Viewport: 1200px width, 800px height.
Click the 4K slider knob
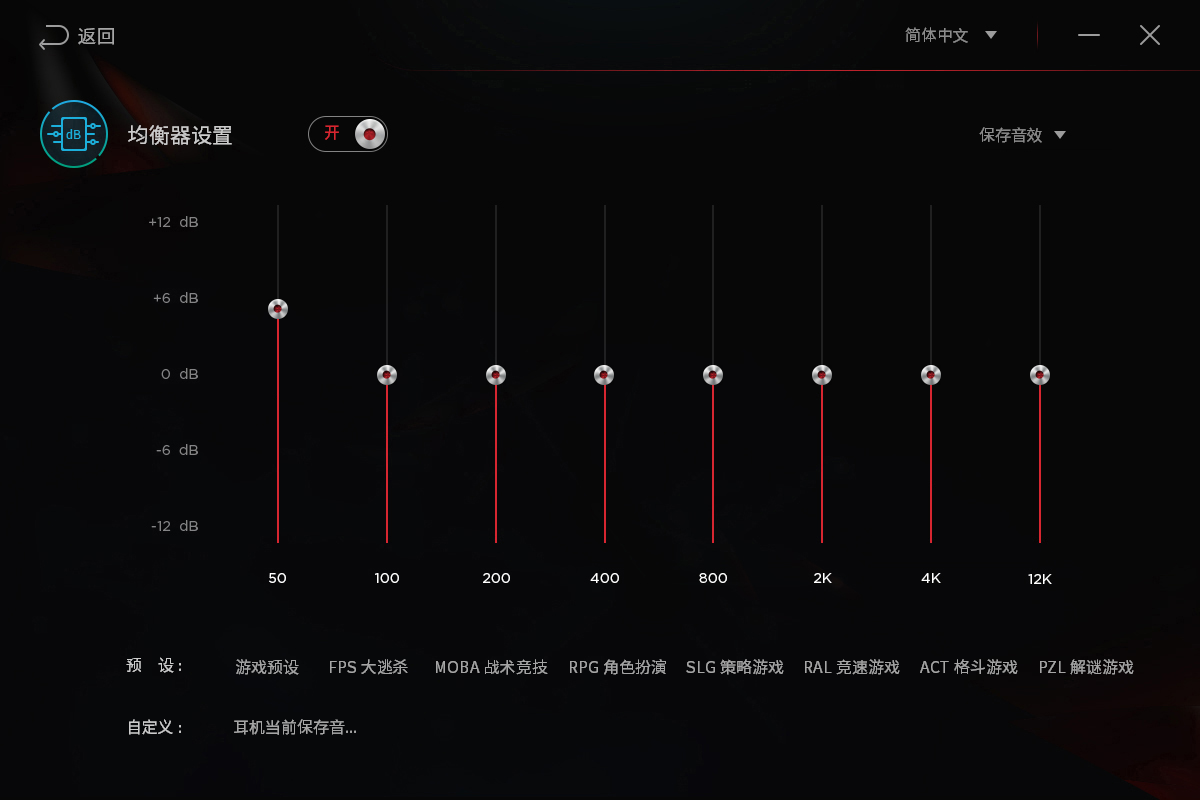click(931, 375)
